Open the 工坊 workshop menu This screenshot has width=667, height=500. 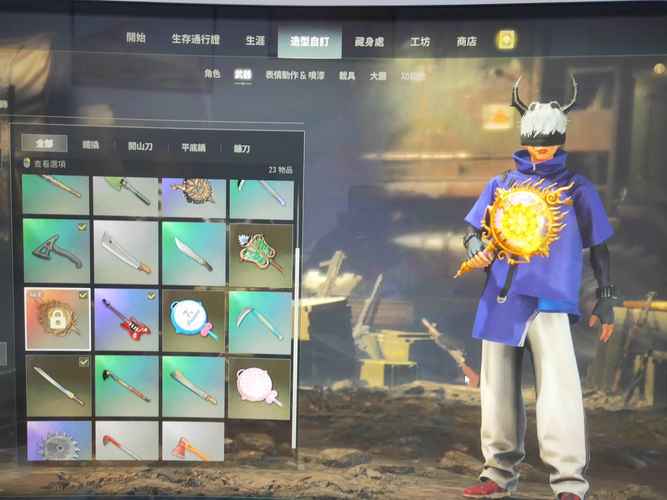click(420, 42)
